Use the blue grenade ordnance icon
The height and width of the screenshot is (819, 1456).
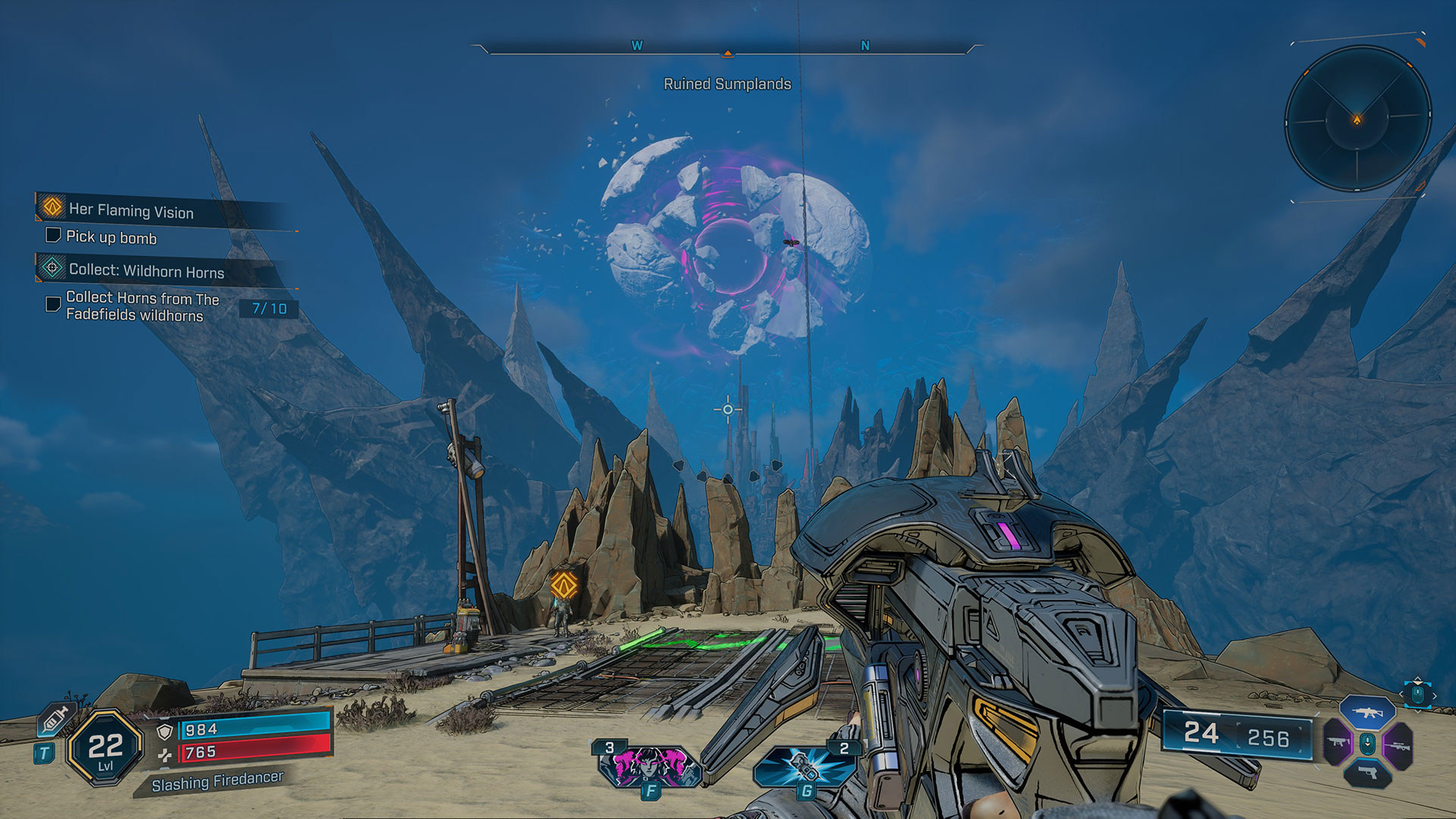[x=805, y=766]
